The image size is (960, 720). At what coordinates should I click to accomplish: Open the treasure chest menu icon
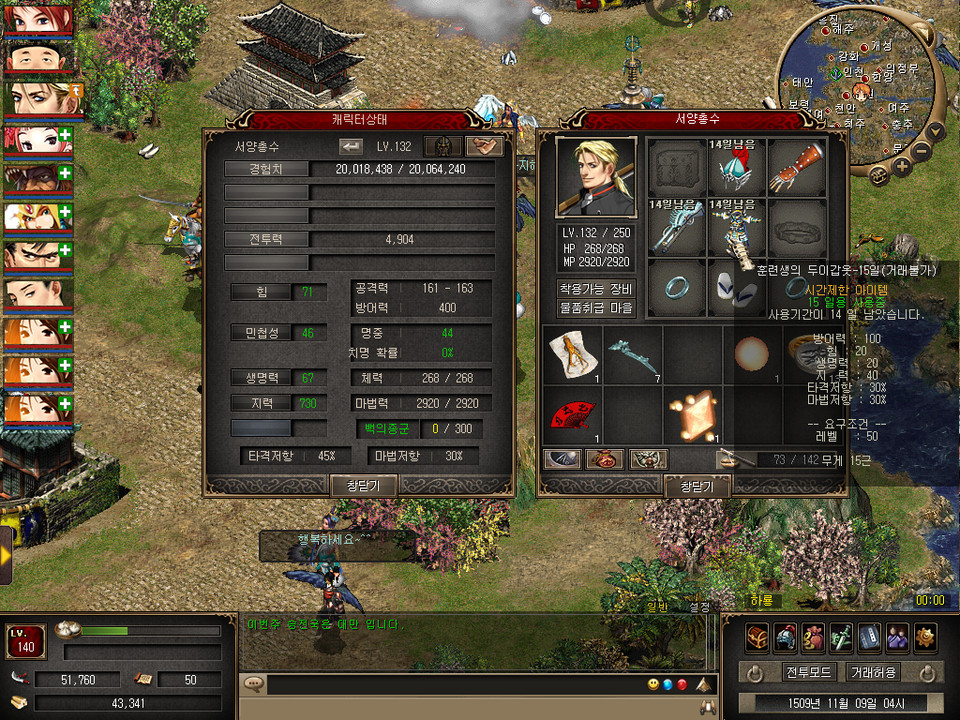(x=757, y=637)
